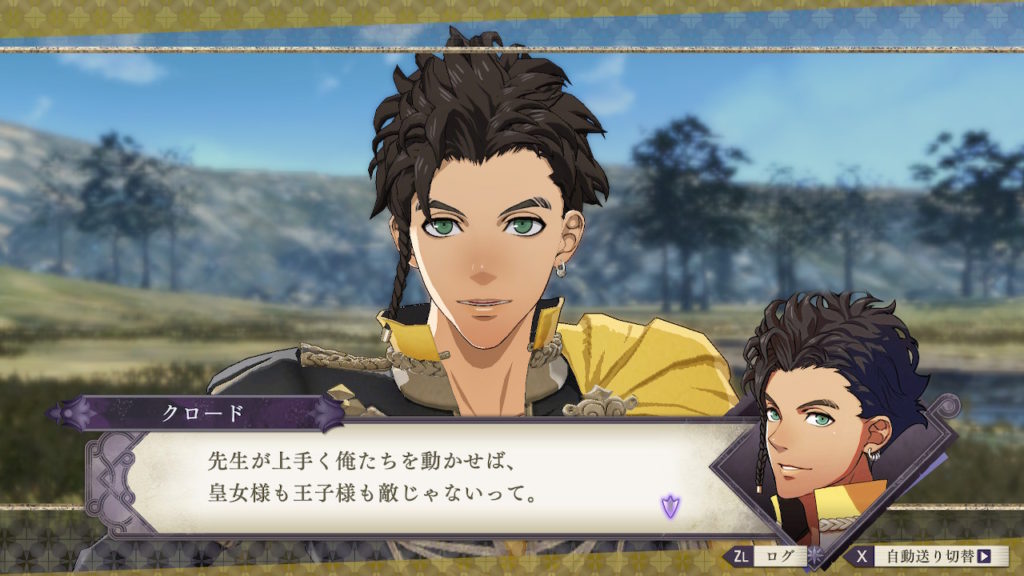This screenshot has width=1024, height=576.
Task: Advance dialogue with the purple arrow indicator
Action: click(x=669, y=506)
